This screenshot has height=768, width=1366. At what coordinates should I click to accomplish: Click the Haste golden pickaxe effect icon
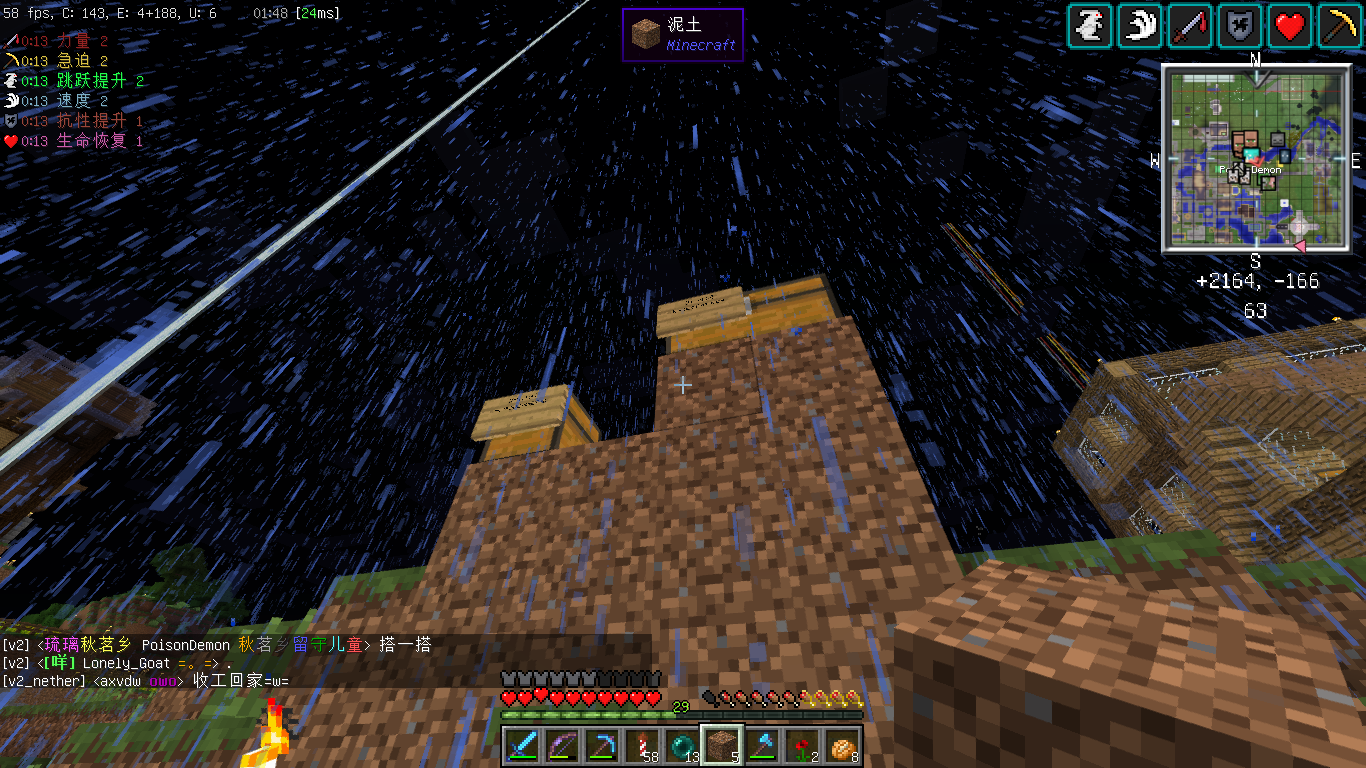point(1340,26)
